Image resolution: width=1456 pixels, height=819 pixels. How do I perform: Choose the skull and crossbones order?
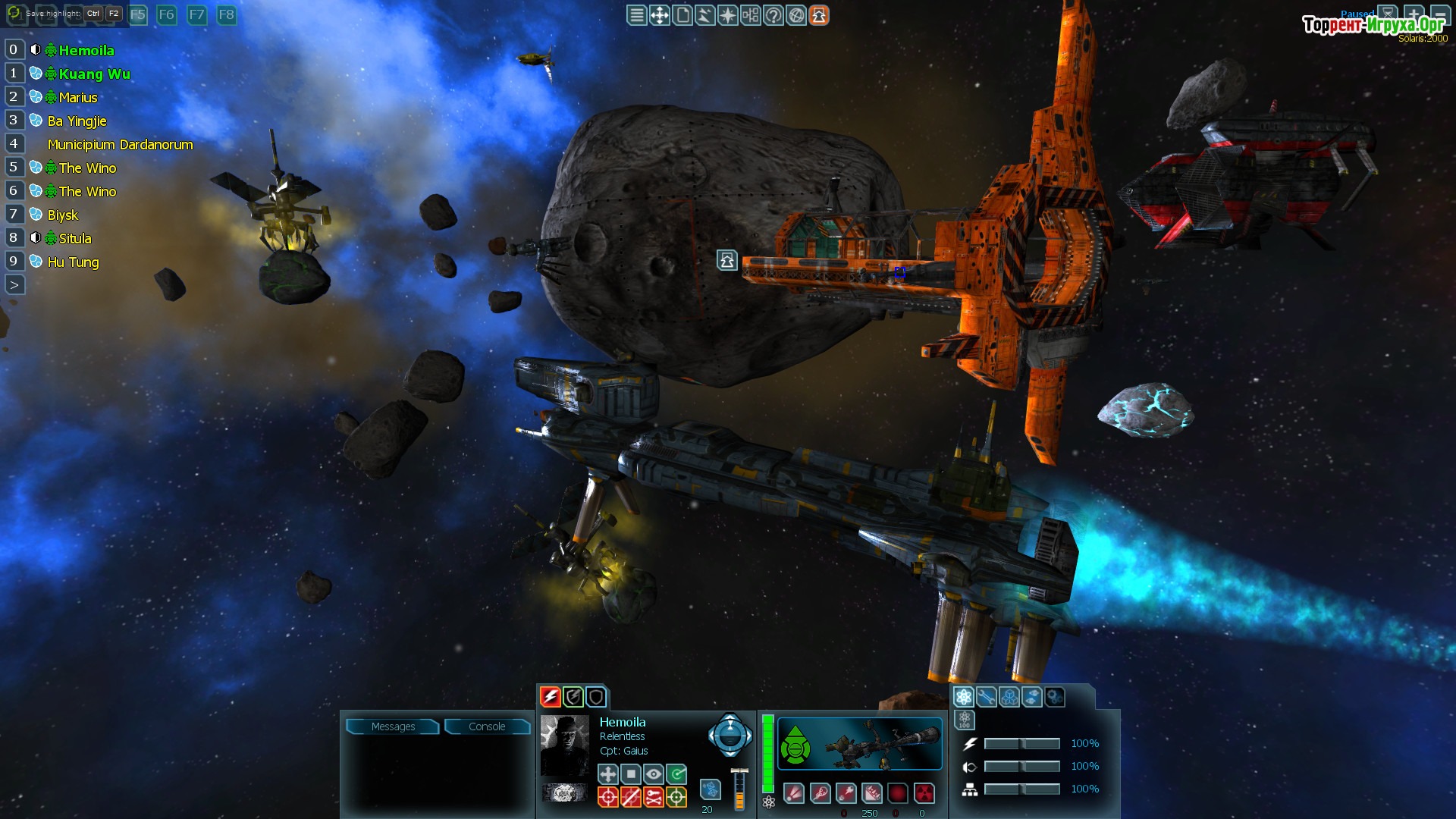(654, 797)
